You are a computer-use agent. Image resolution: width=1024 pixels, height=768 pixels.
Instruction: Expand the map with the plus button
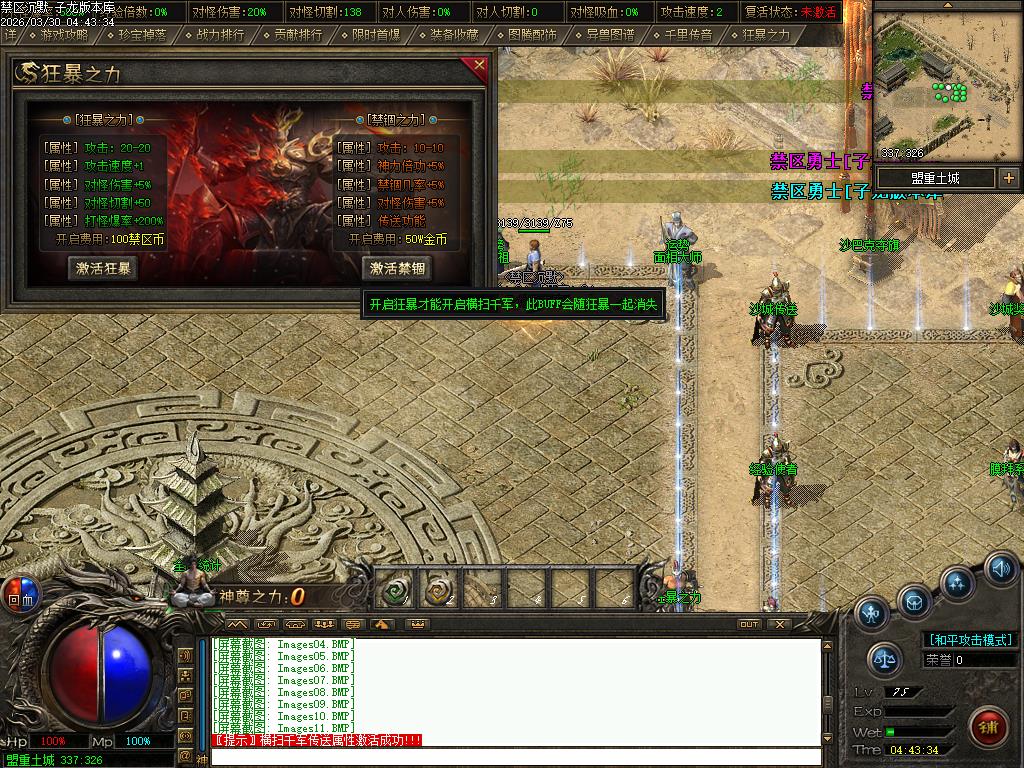(1008, 178)
